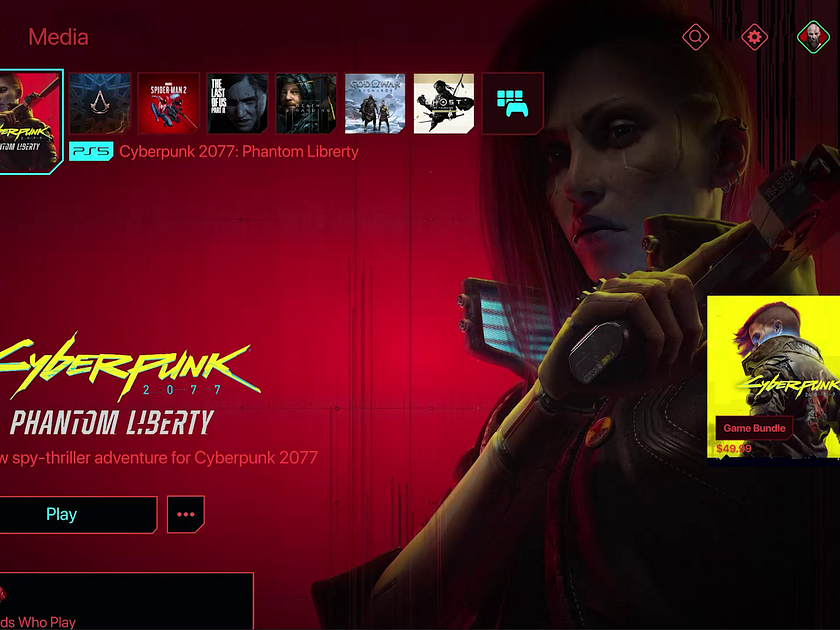Select The Last of Us Part II tile
Image resolution: width=840 pixels, height=630 pixels.
click(x=238, y=103)
